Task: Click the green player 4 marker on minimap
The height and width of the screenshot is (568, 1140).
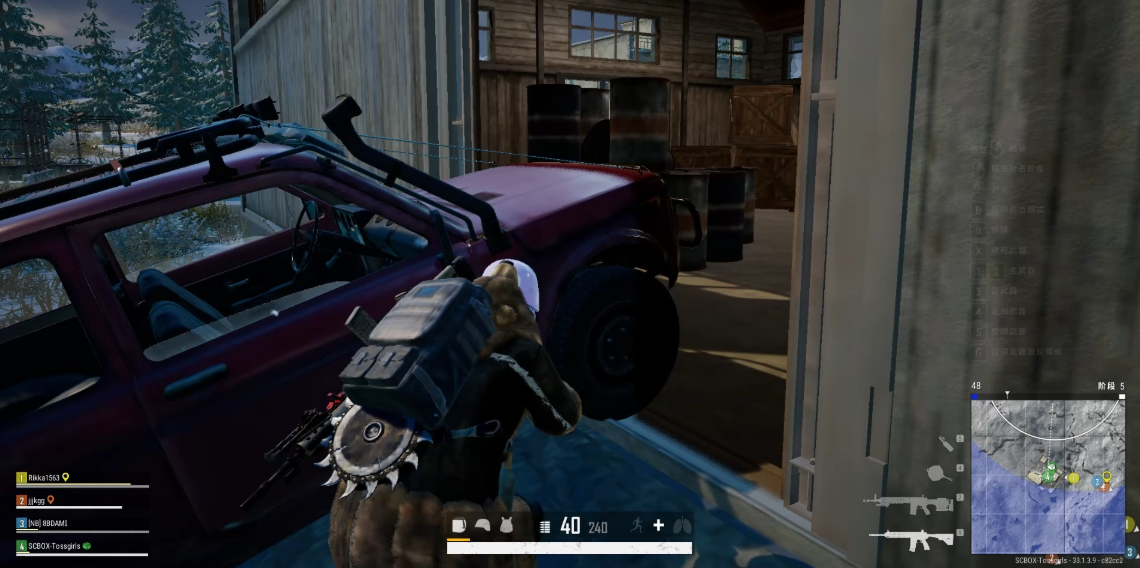Action: 1048,478
